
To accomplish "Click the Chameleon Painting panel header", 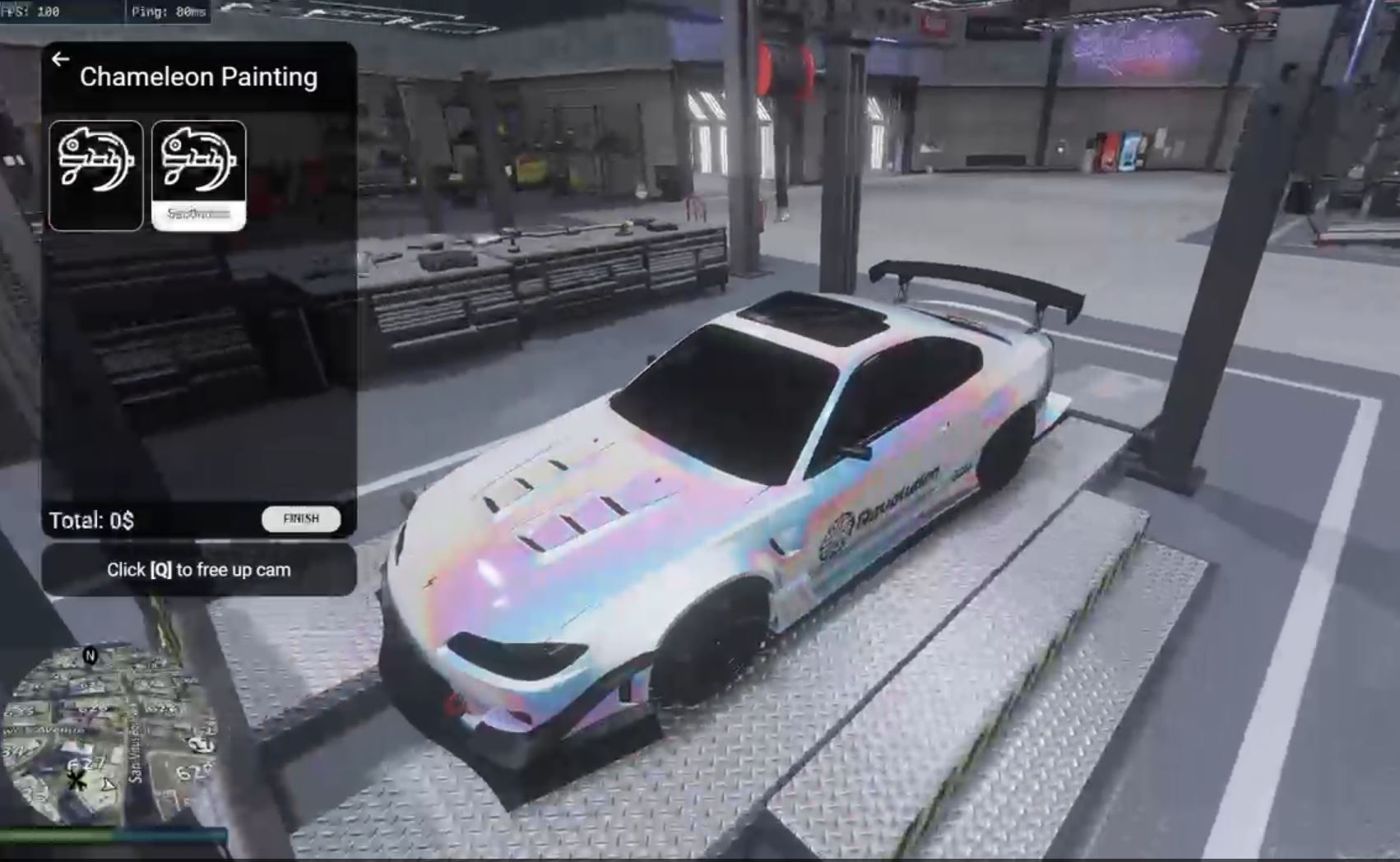I will pos(197,76).
